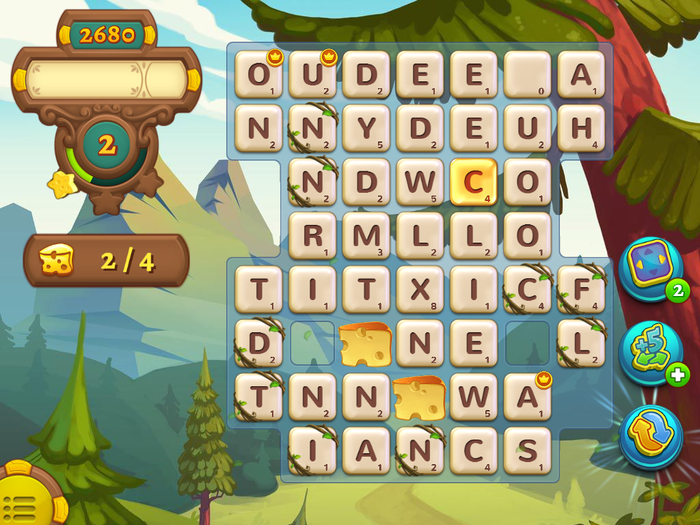Screen dimensions: 700x525
Task: Tap the crowned U tile
Action: (x=311, y=74)
